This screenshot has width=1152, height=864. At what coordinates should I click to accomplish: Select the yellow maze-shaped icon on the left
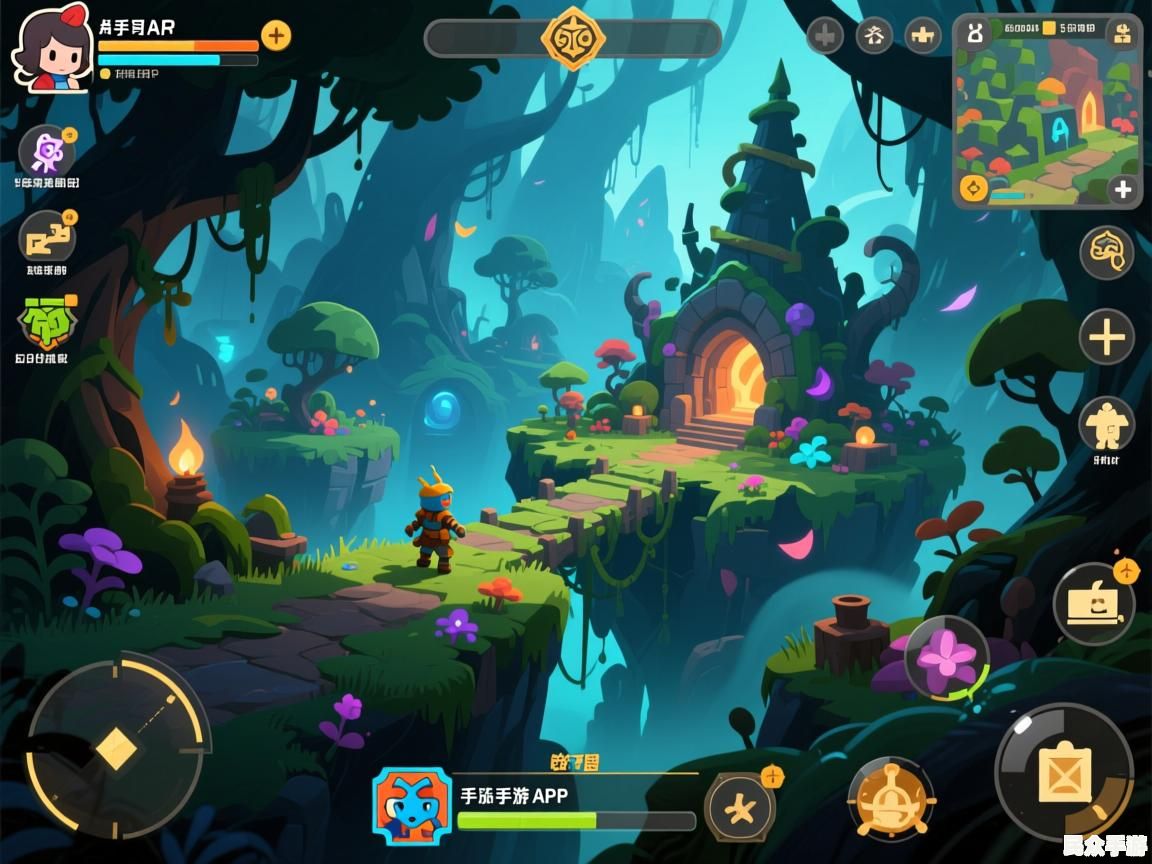(x=47, y=238)
